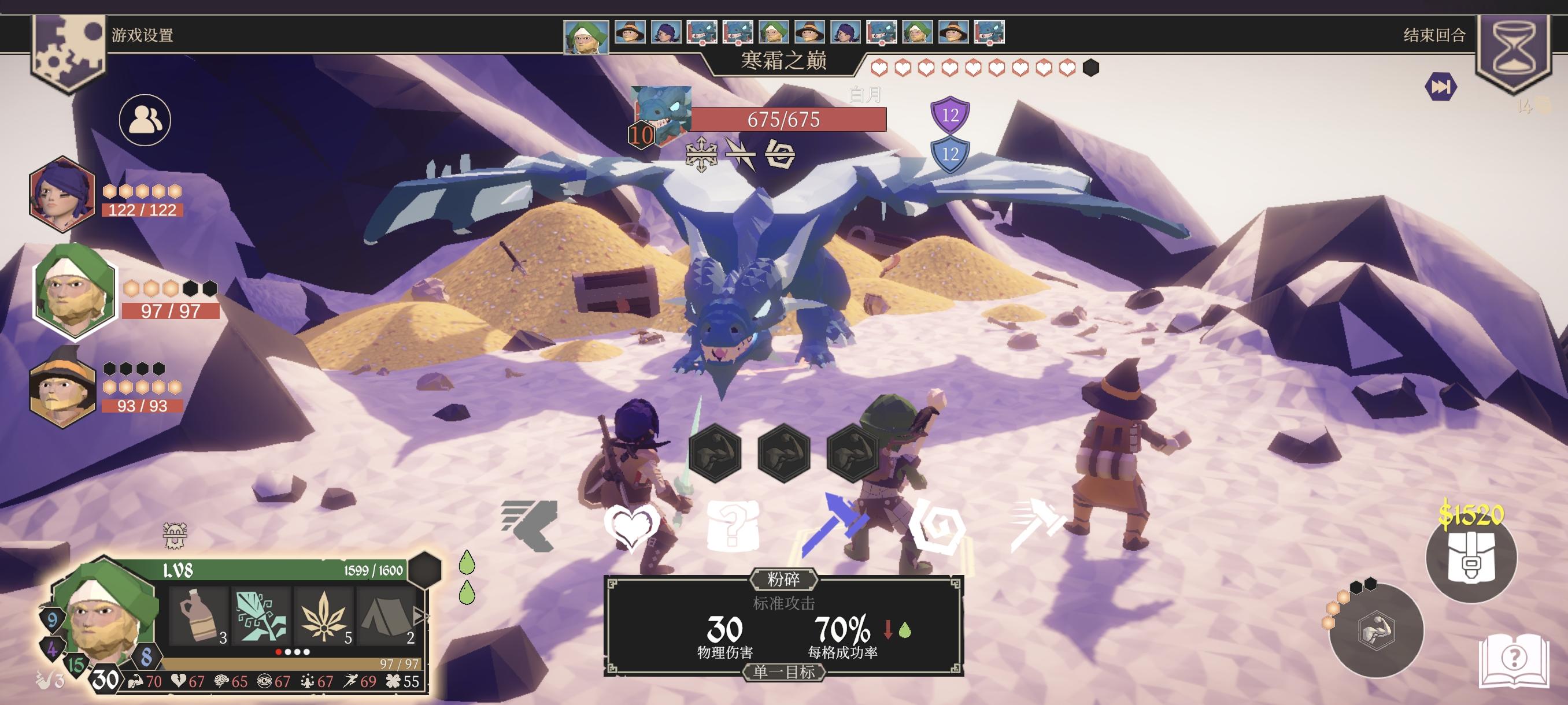Select the blue hammer smash attack

[x=833, y=525]
